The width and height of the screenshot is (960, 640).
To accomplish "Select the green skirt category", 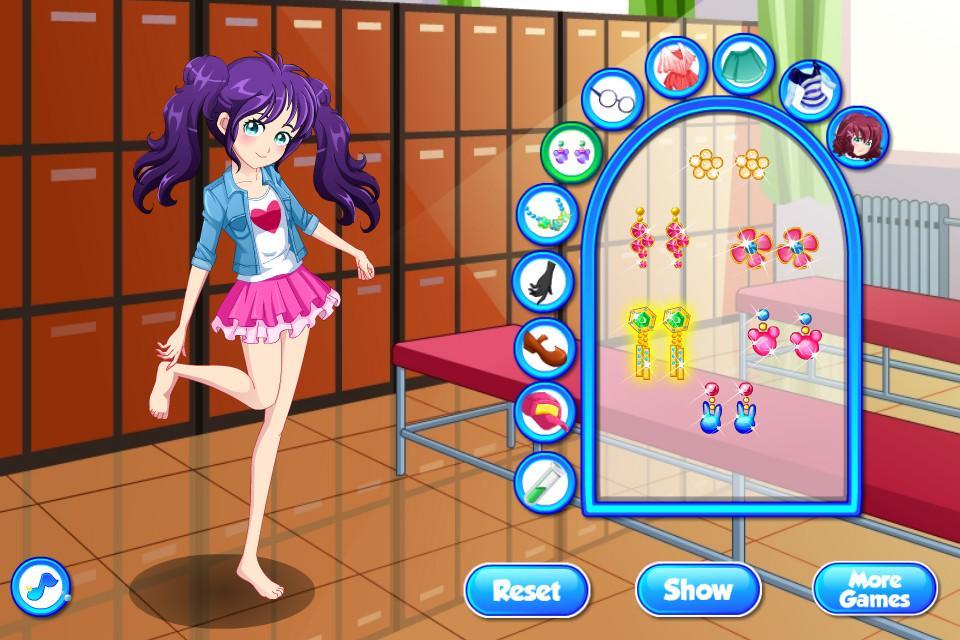I will 743,63.
